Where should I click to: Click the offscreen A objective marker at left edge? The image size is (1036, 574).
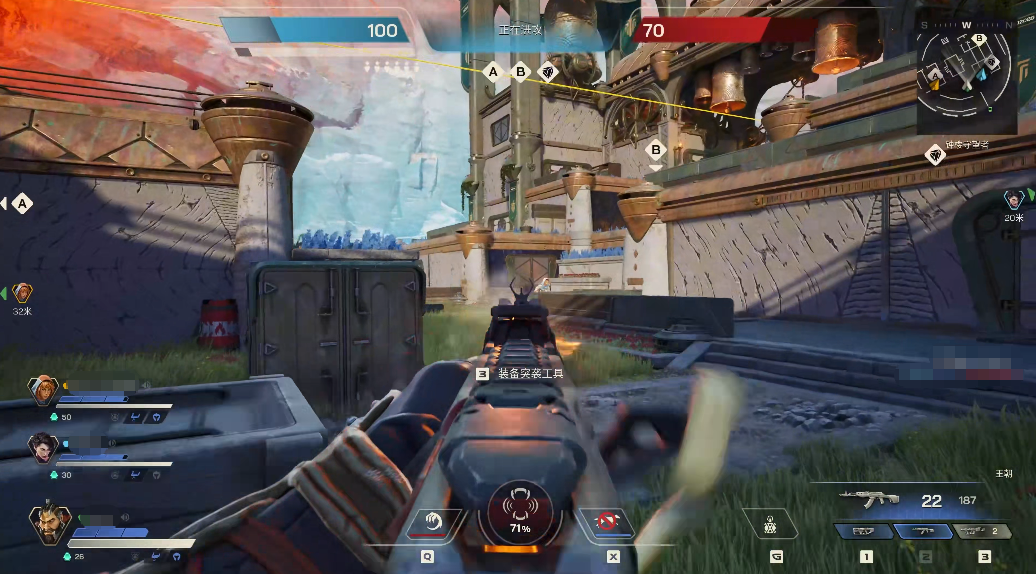tap(21, 204)
